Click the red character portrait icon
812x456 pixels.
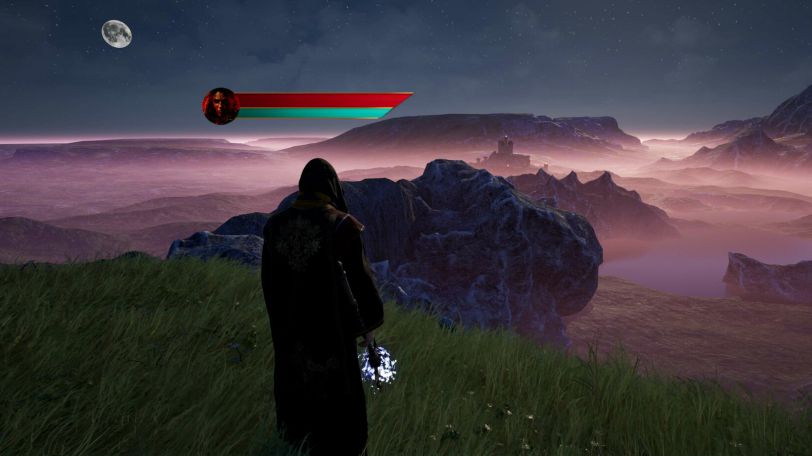(220, 106)
